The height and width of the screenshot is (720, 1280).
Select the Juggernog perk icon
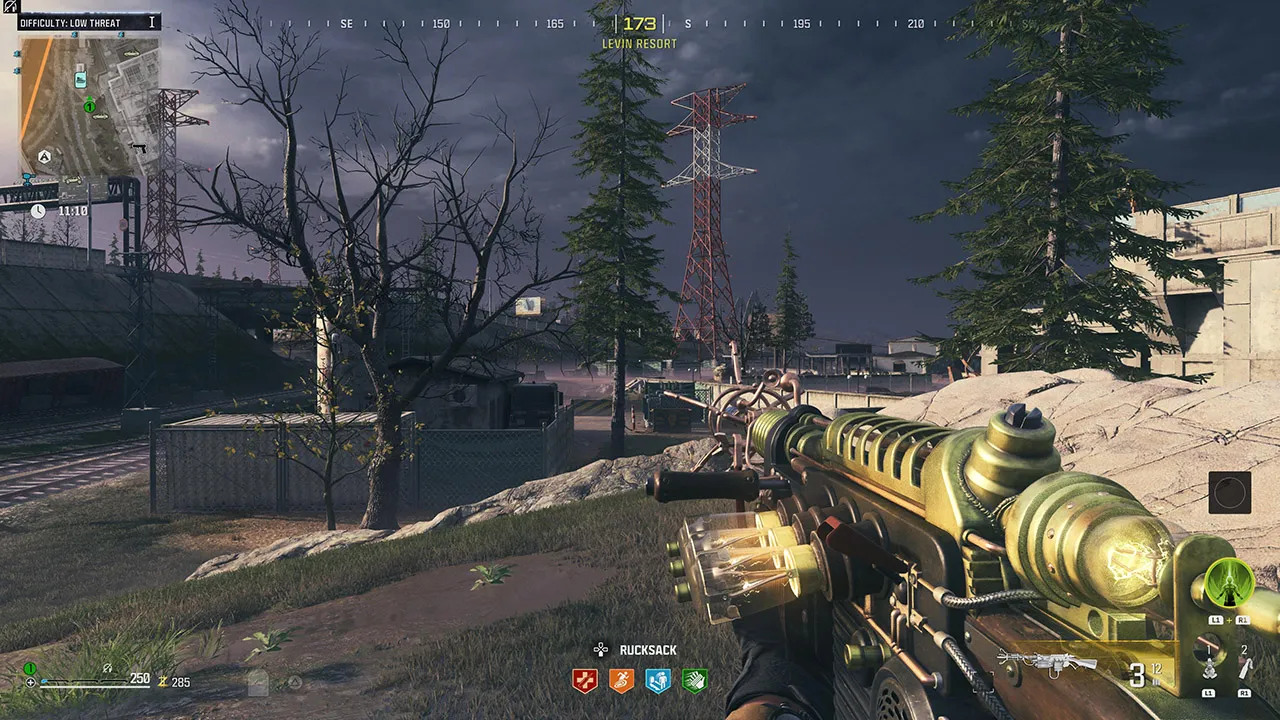pyautogui.click(x=584, y=681)
